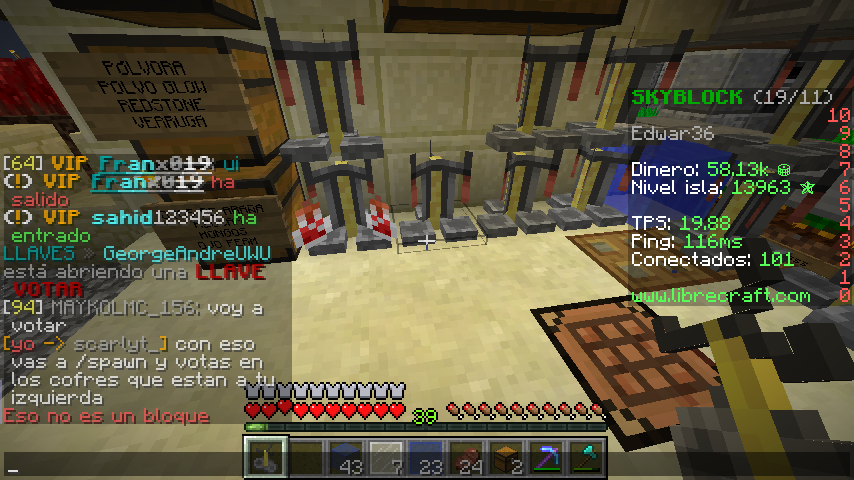Pick the cooked meat hotbar slot
This screenshot has width=854, height=480.
pos(467,459)
